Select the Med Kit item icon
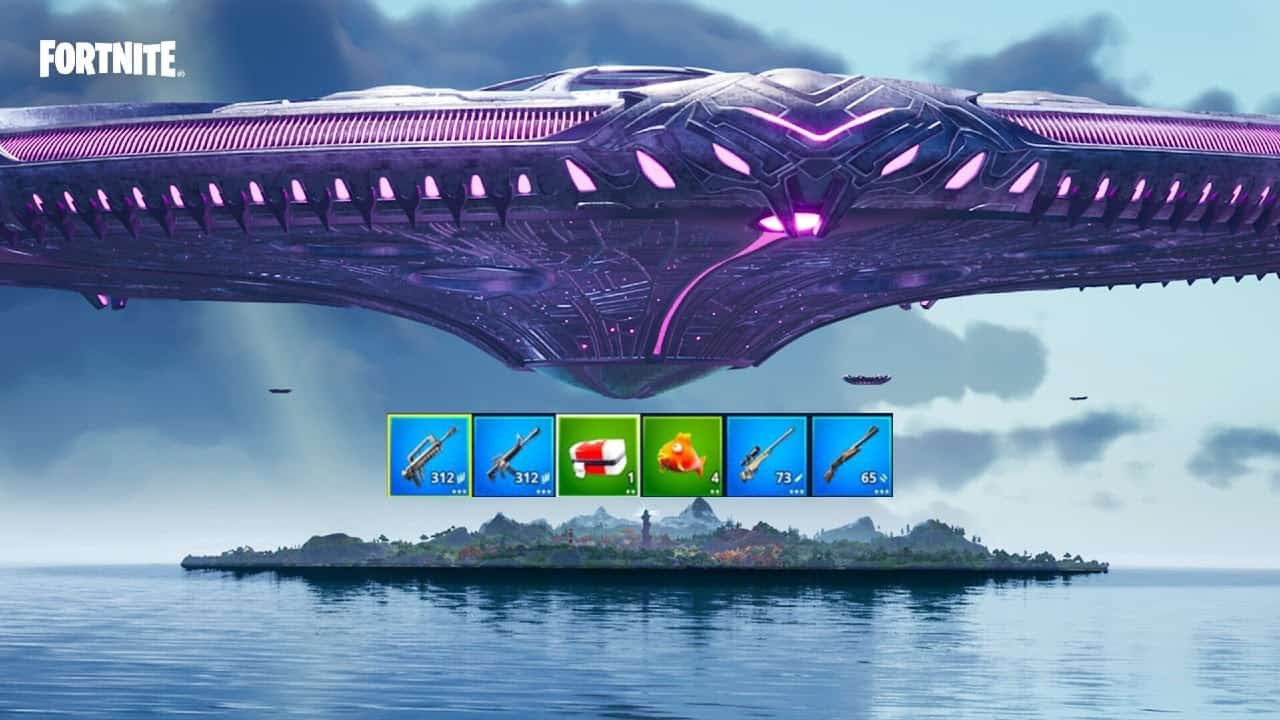Screen dimensions: 1280x720 596,452
